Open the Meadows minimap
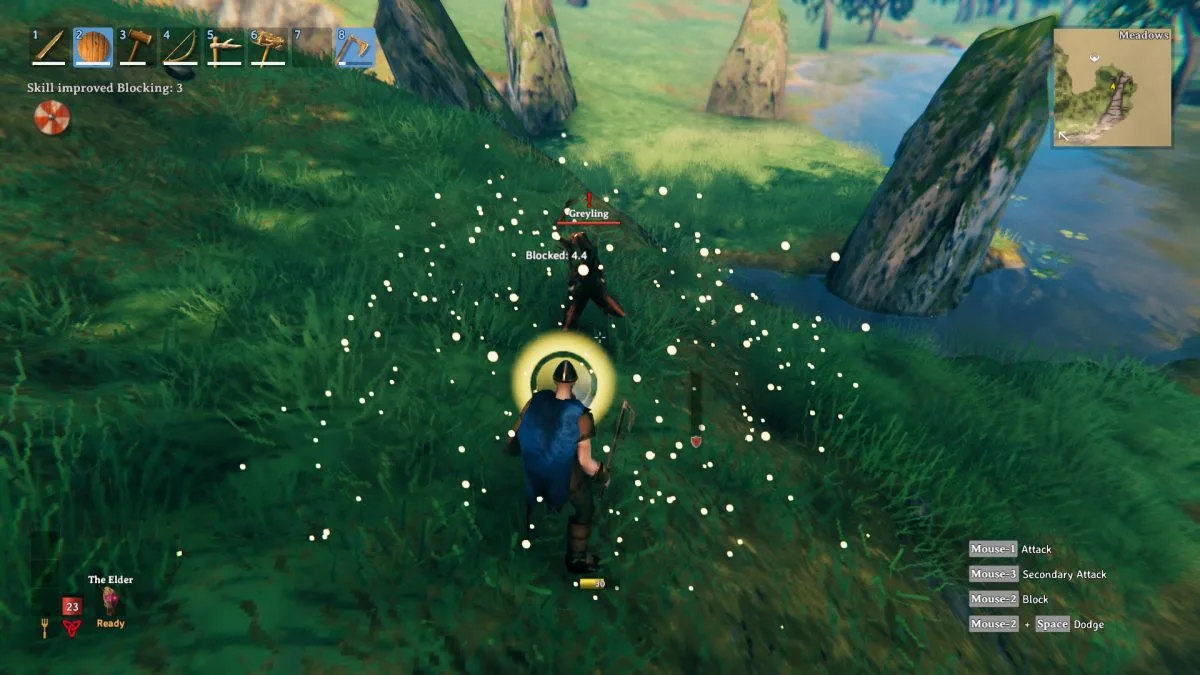The image size is (1200, 675). click(1112, 88)
